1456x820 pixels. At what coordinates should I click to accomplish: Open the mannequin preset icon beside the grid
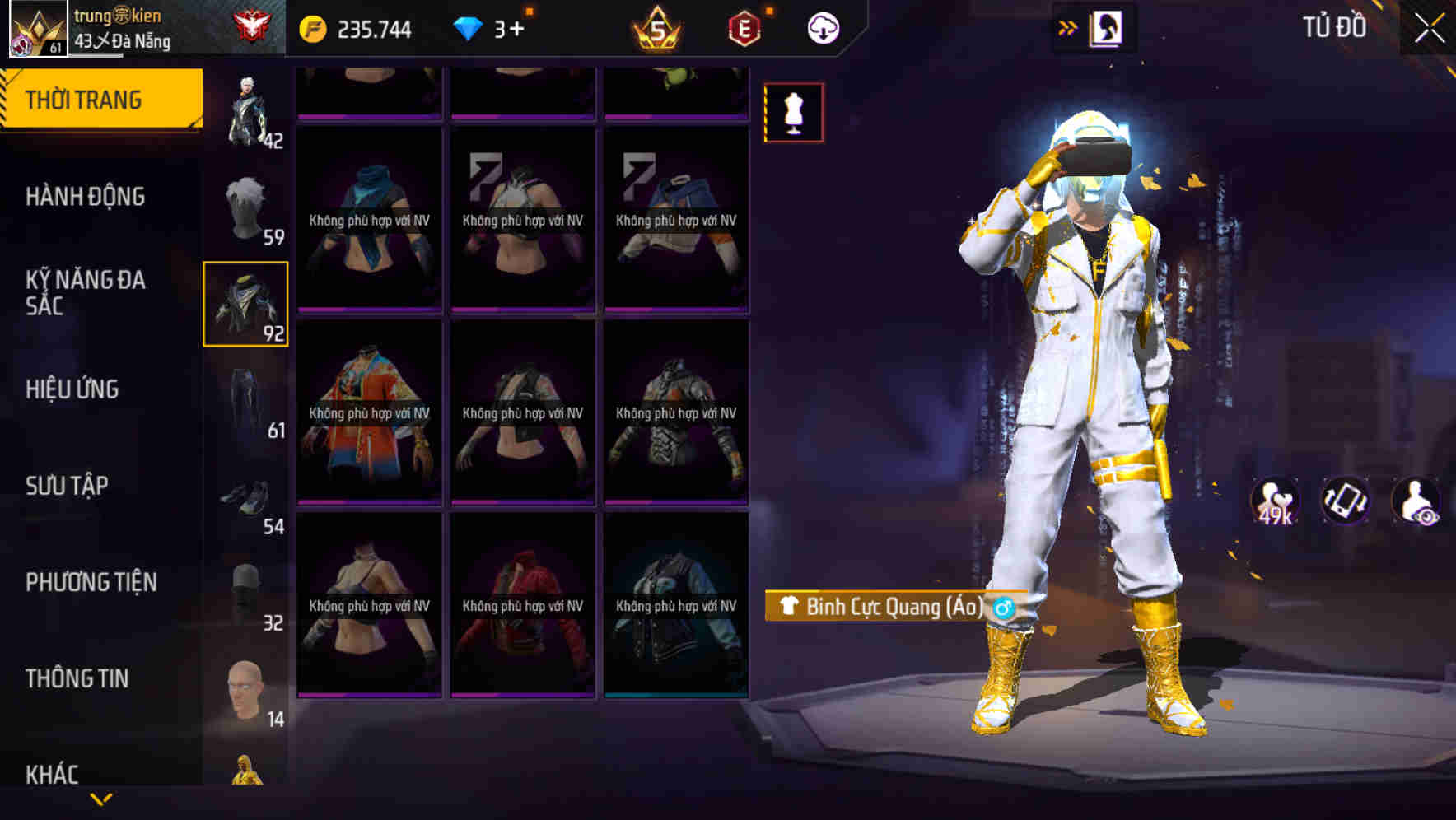pos(793,114)
